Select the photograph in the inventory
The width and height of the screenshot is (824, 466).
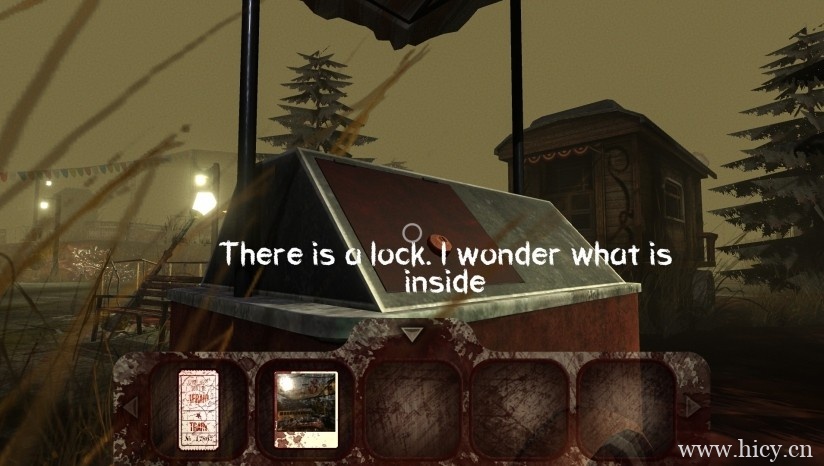306,407
